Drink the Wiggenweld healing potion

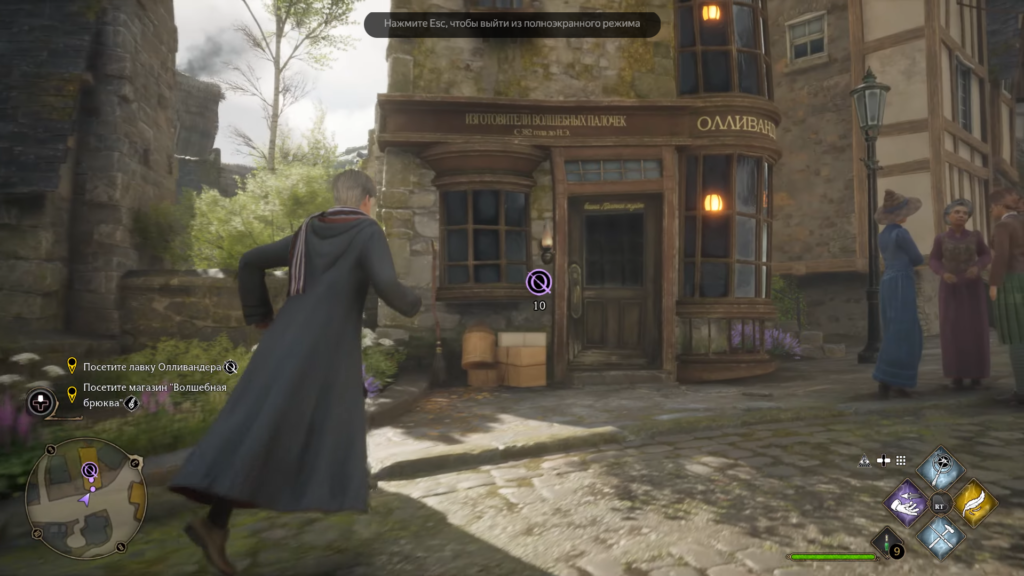887,544
